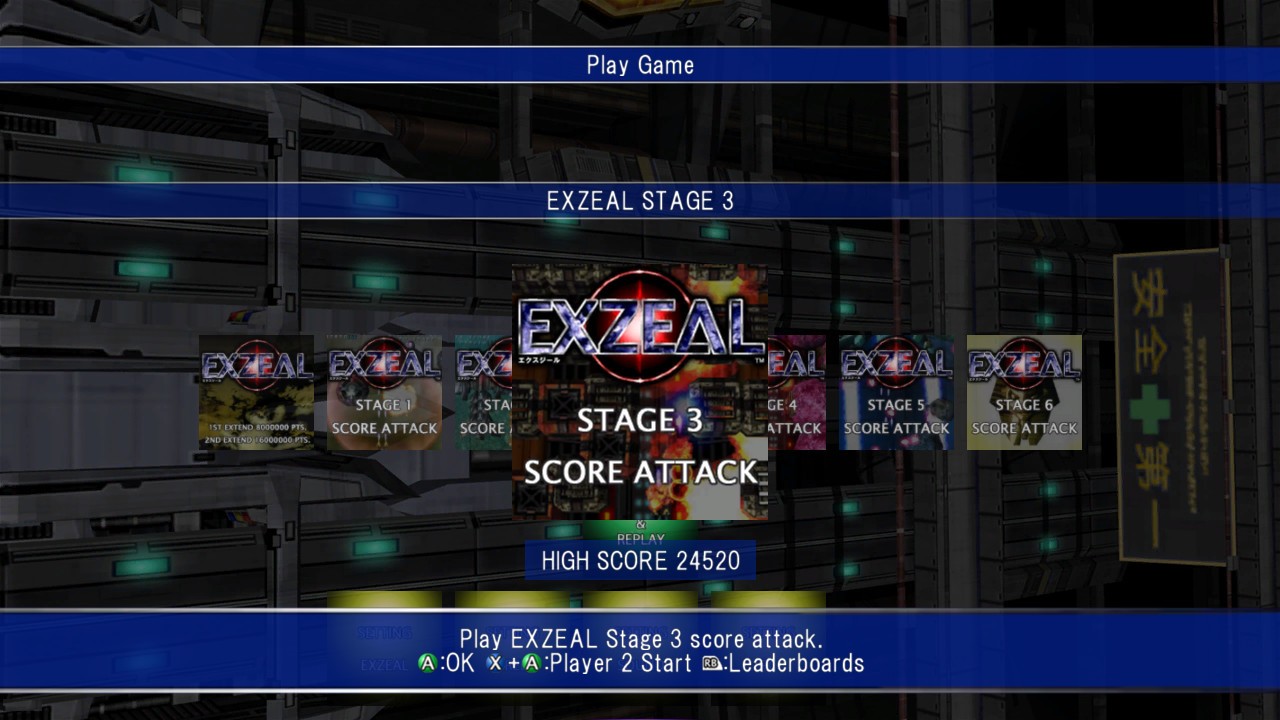Click the green A button icon
This screenshot has height=720, width=1280.
coord(429,663)
